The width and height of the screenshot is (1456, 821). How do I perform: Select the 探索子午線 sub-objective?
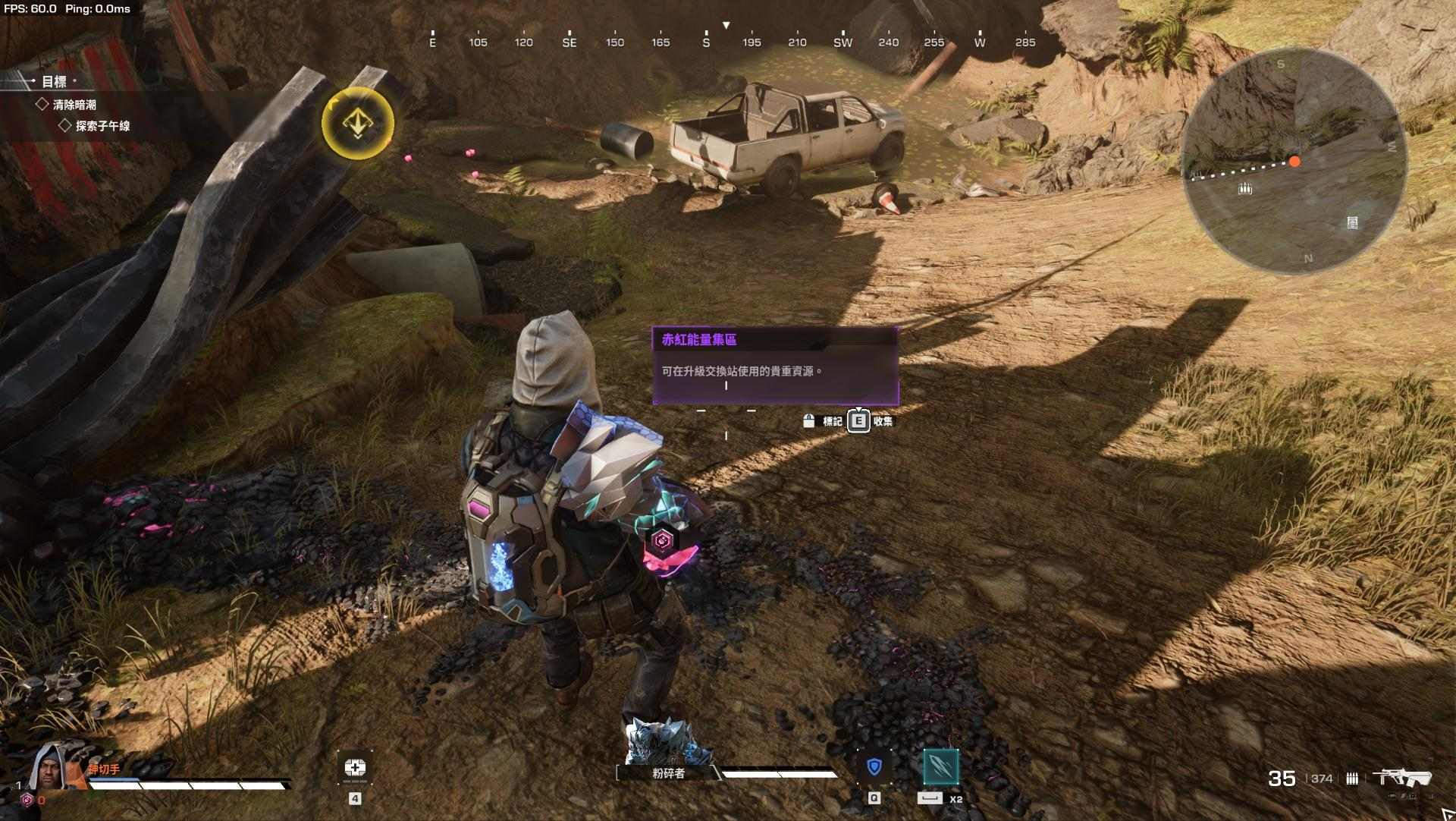pos(102,126)
